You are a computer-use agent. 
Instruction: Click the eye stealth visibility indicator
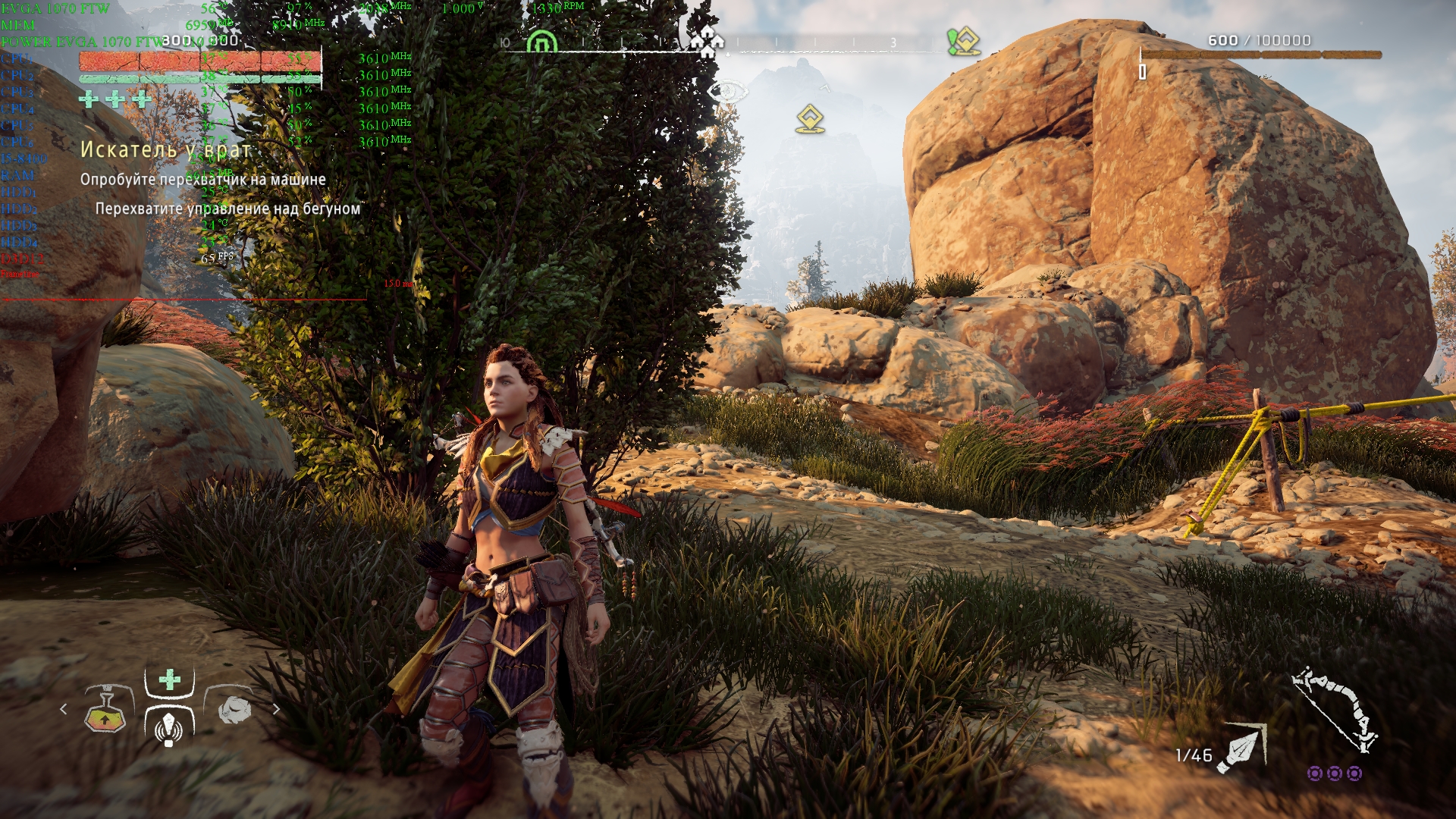click(726, 93)
